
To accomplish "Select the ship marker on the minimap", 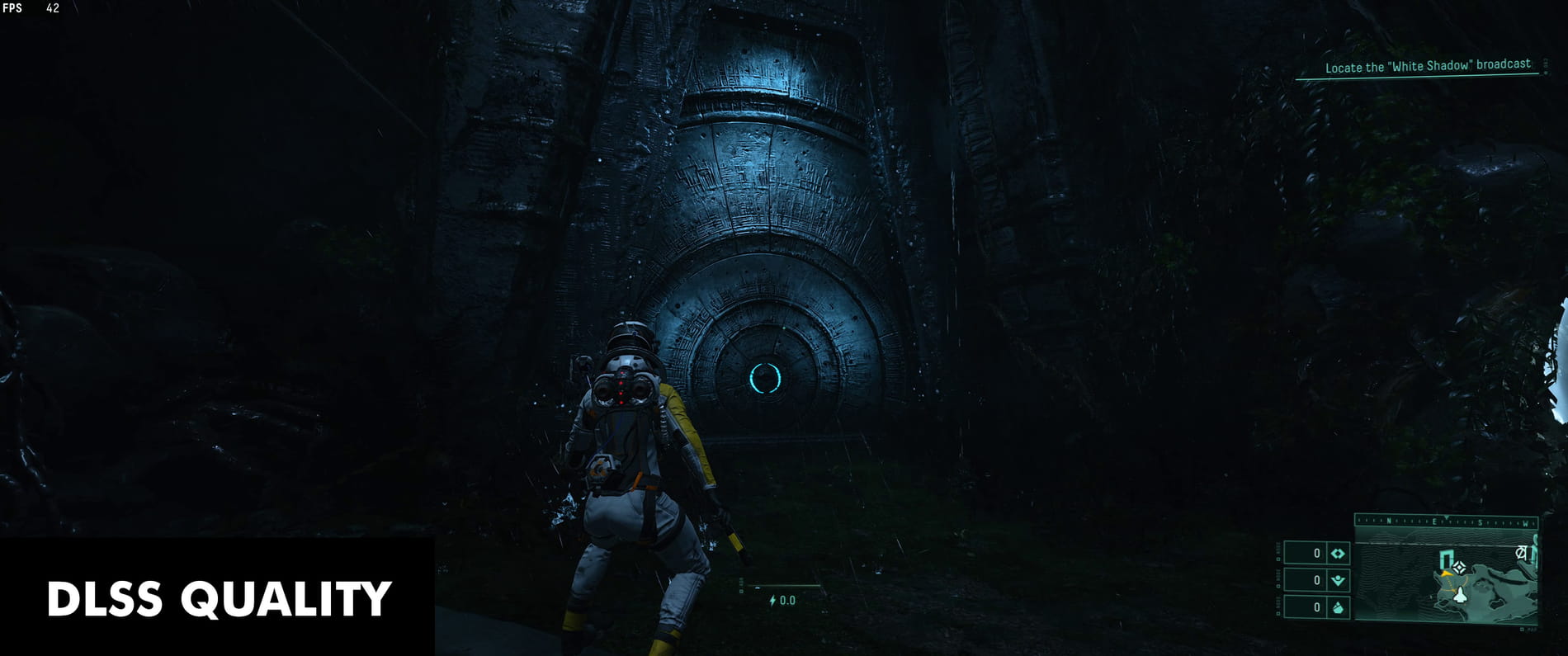I will pyautogui.click(x=1459, y=594).
